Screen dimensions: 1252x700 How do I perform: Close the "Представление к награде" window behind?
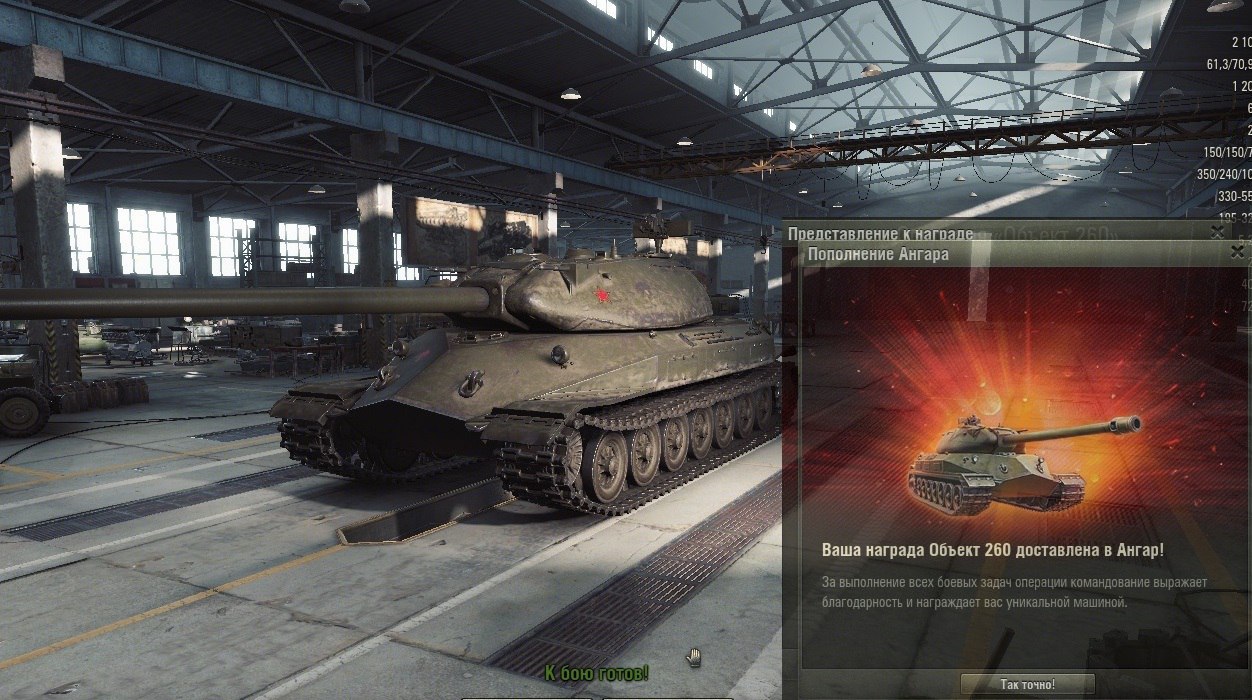click(1217, 232)
